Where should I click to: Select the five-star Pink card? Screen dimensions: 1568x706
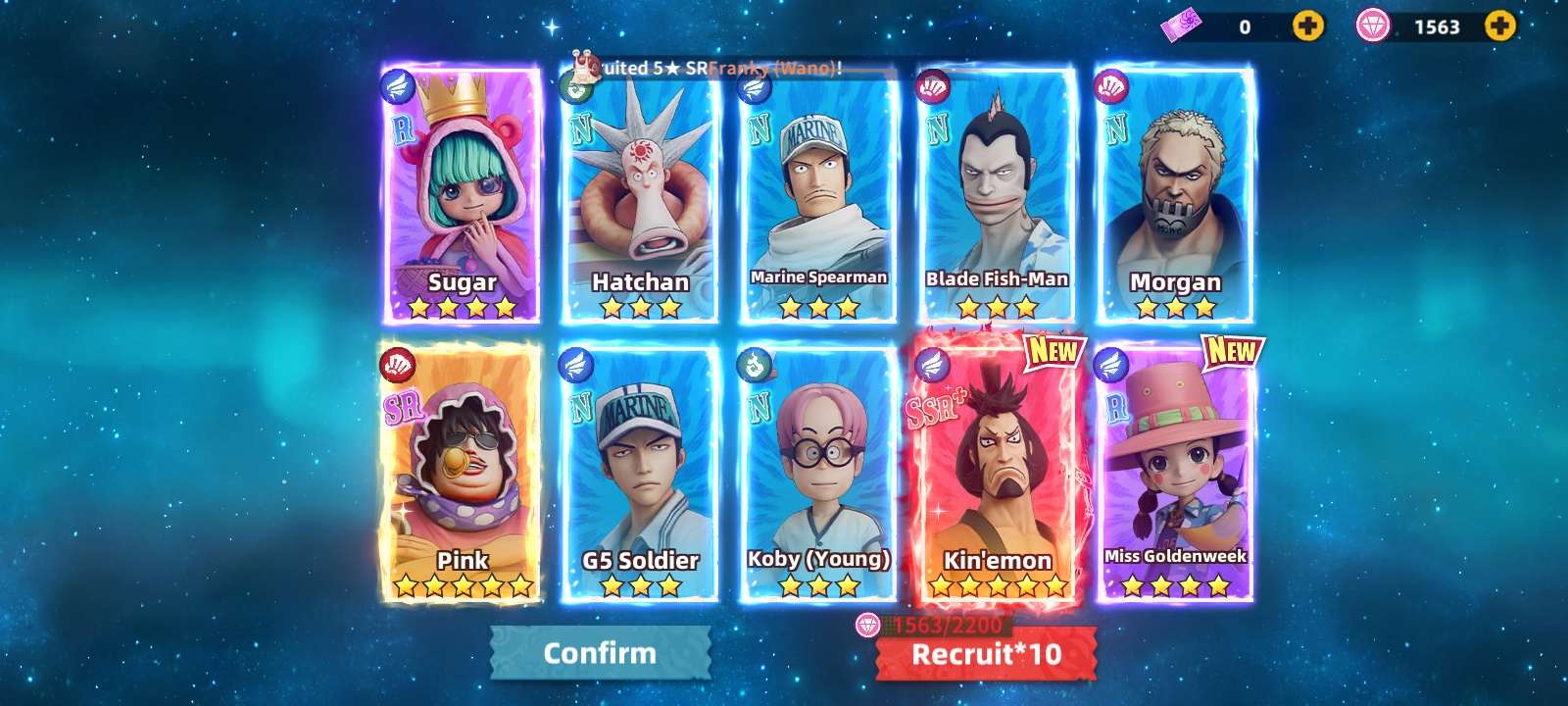click(x=462, y=473)
